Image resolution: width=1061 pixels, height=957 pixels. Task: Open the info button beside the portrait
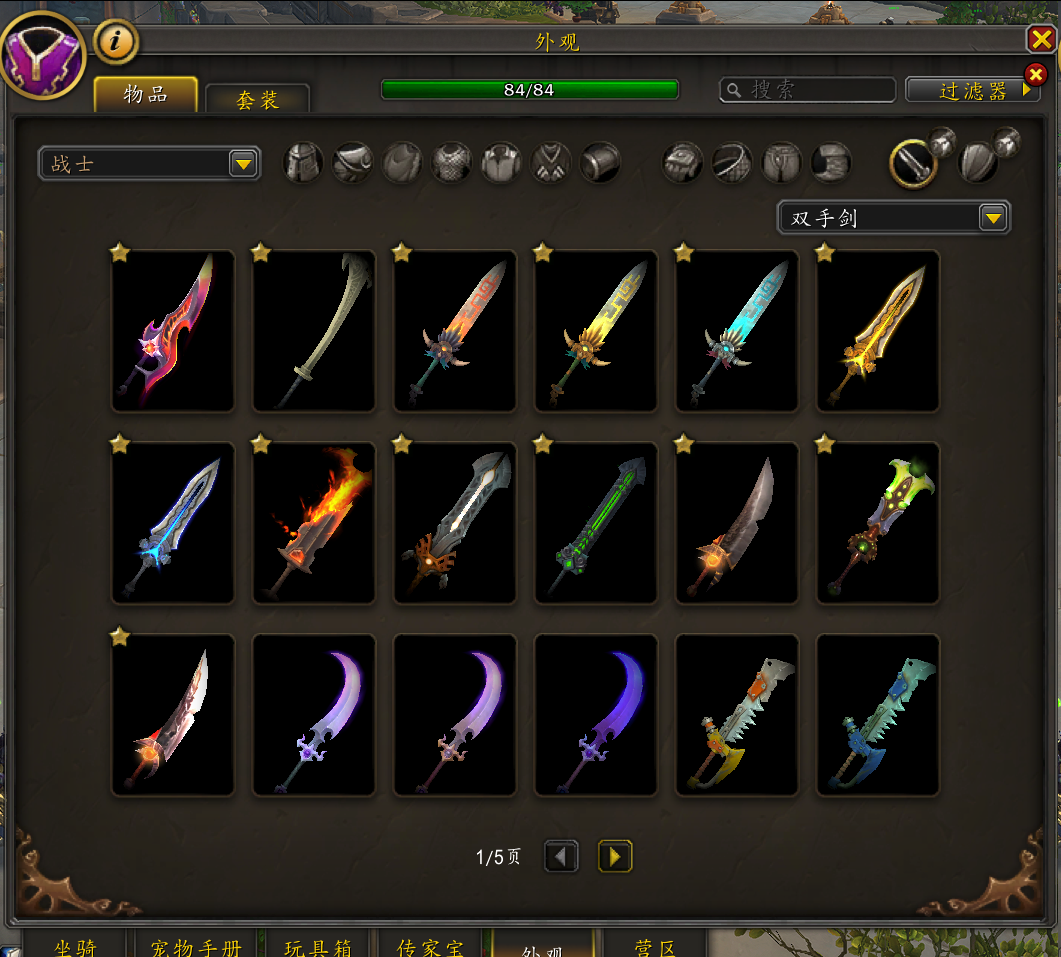(116, 42)
